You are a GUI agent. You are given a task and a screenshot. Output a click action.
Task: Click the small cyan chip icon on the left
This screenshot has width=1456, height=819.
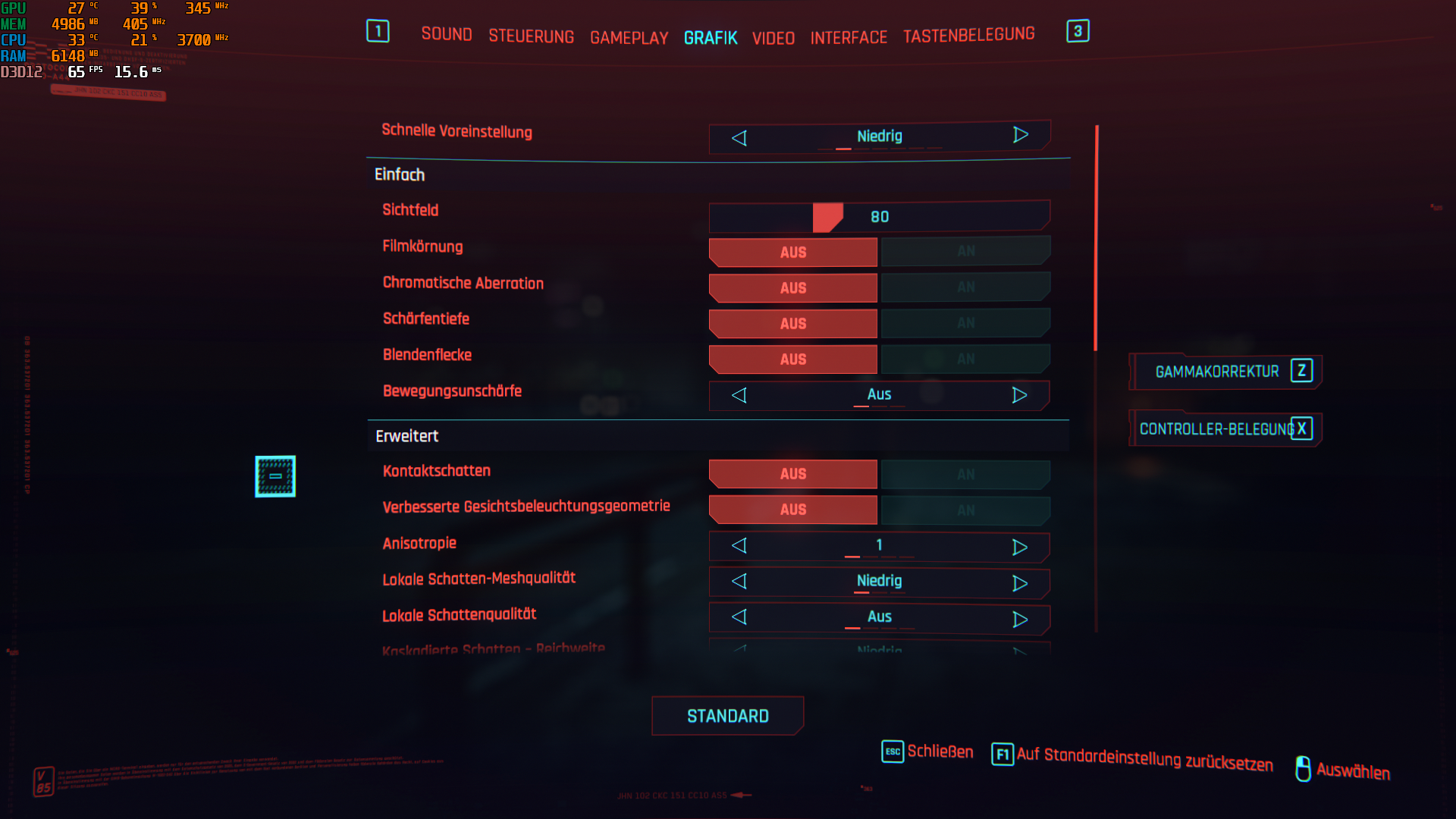[275, 475]
